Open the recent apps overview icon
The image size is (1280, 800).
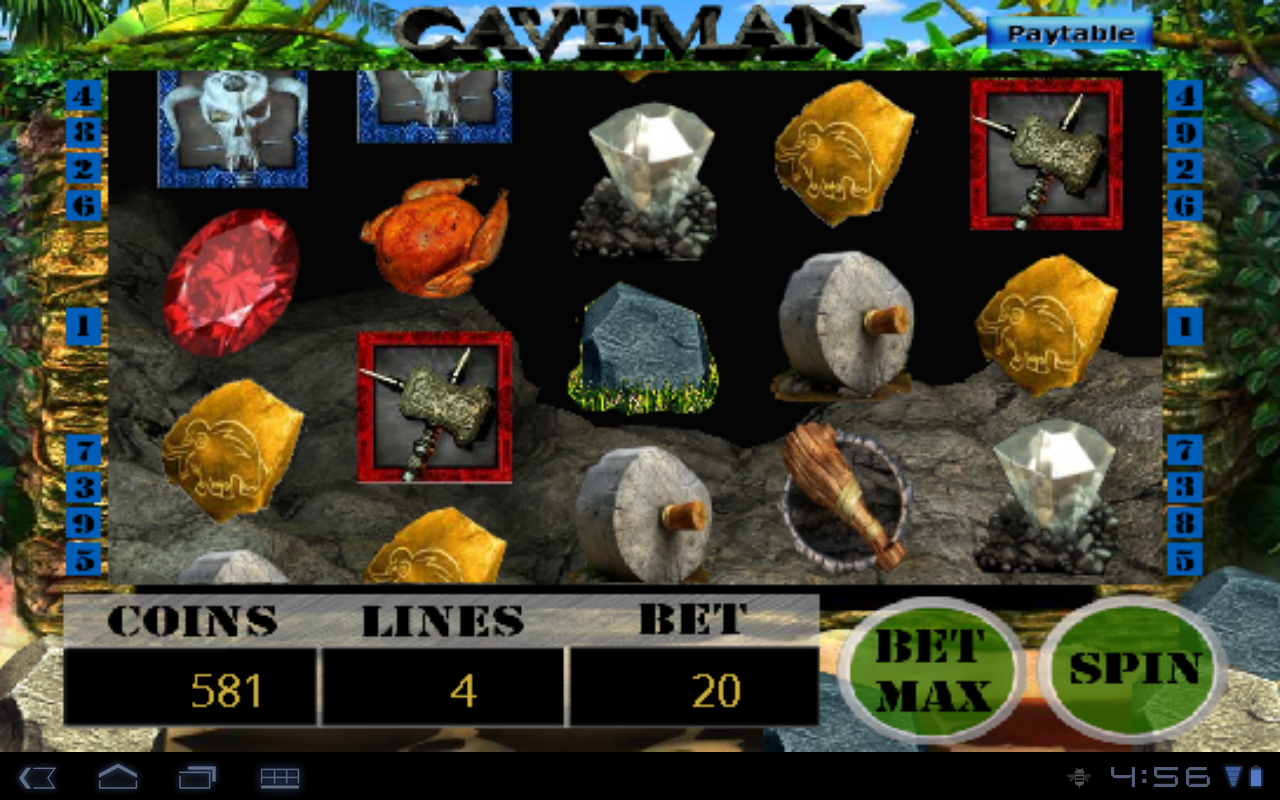[200, 776]
